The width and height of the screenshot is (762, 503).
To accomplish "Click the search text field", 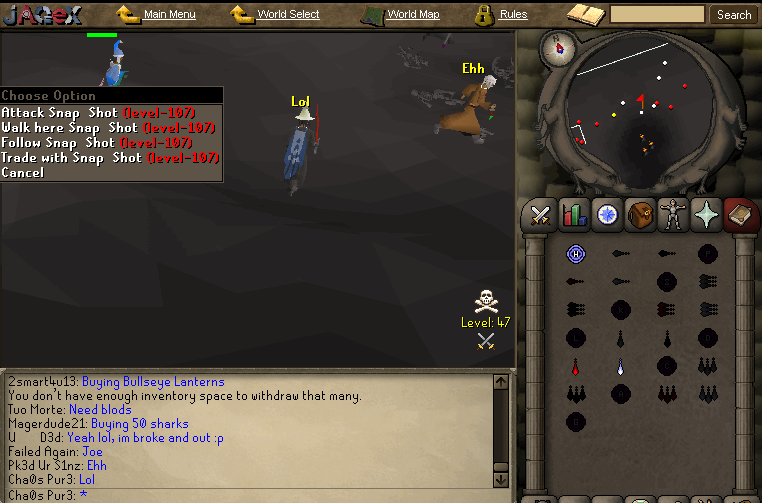I will tap(657, 15).
